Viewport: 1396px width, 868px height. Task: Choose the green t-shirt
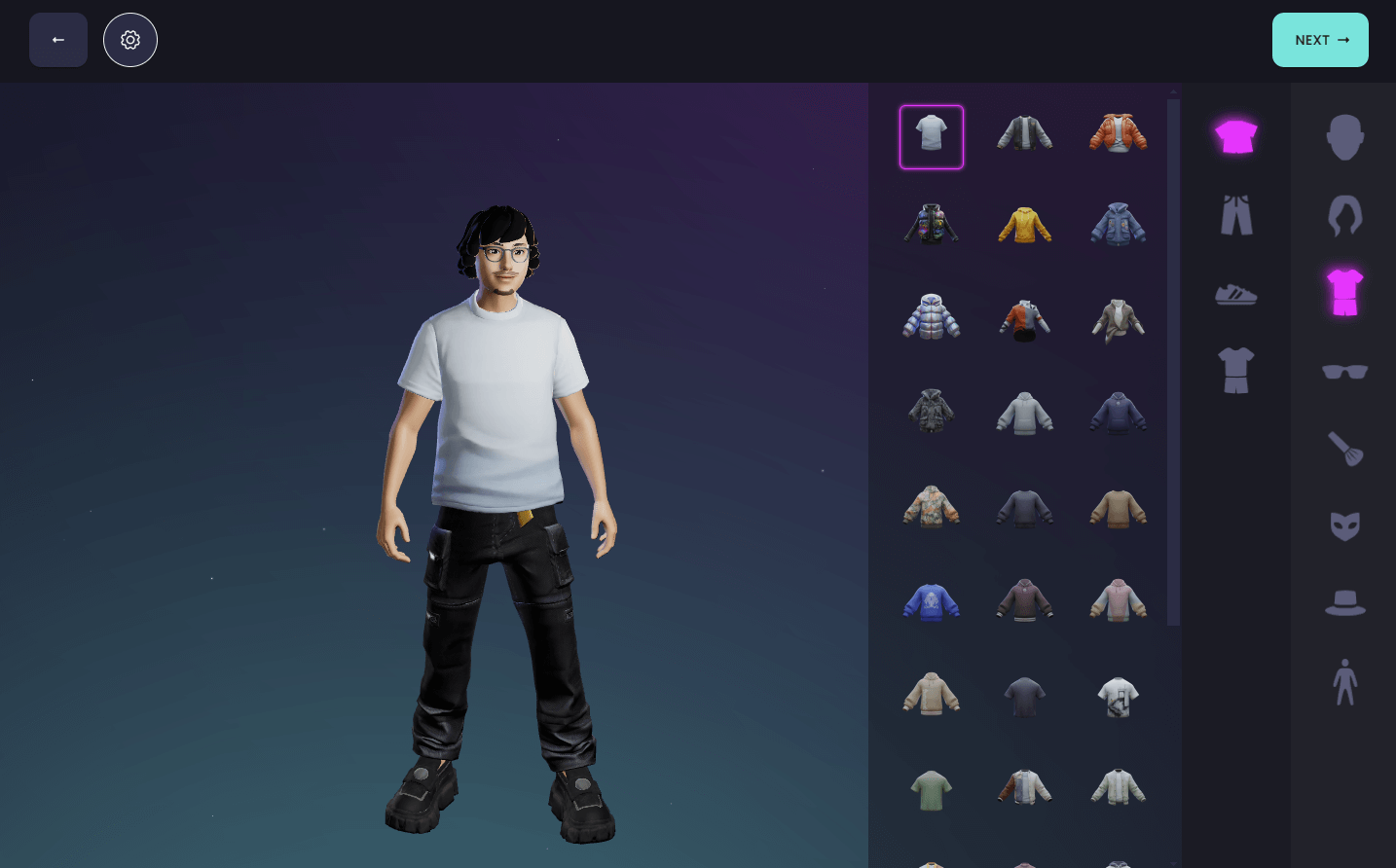tap(932, 789)
